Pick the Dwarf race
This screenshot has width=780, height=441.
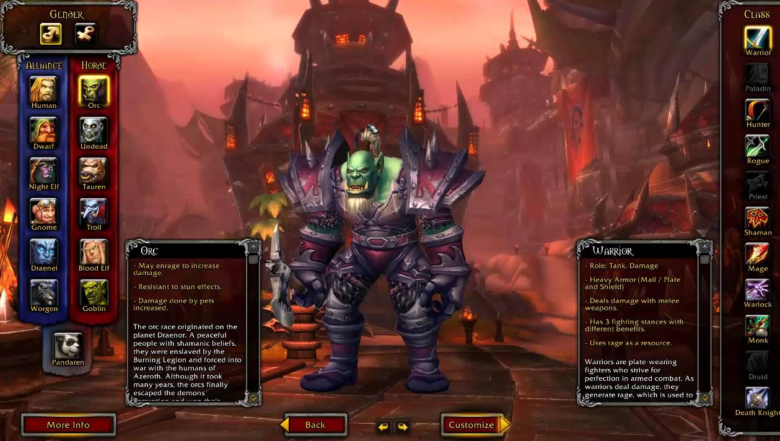(x=43, y=130)
